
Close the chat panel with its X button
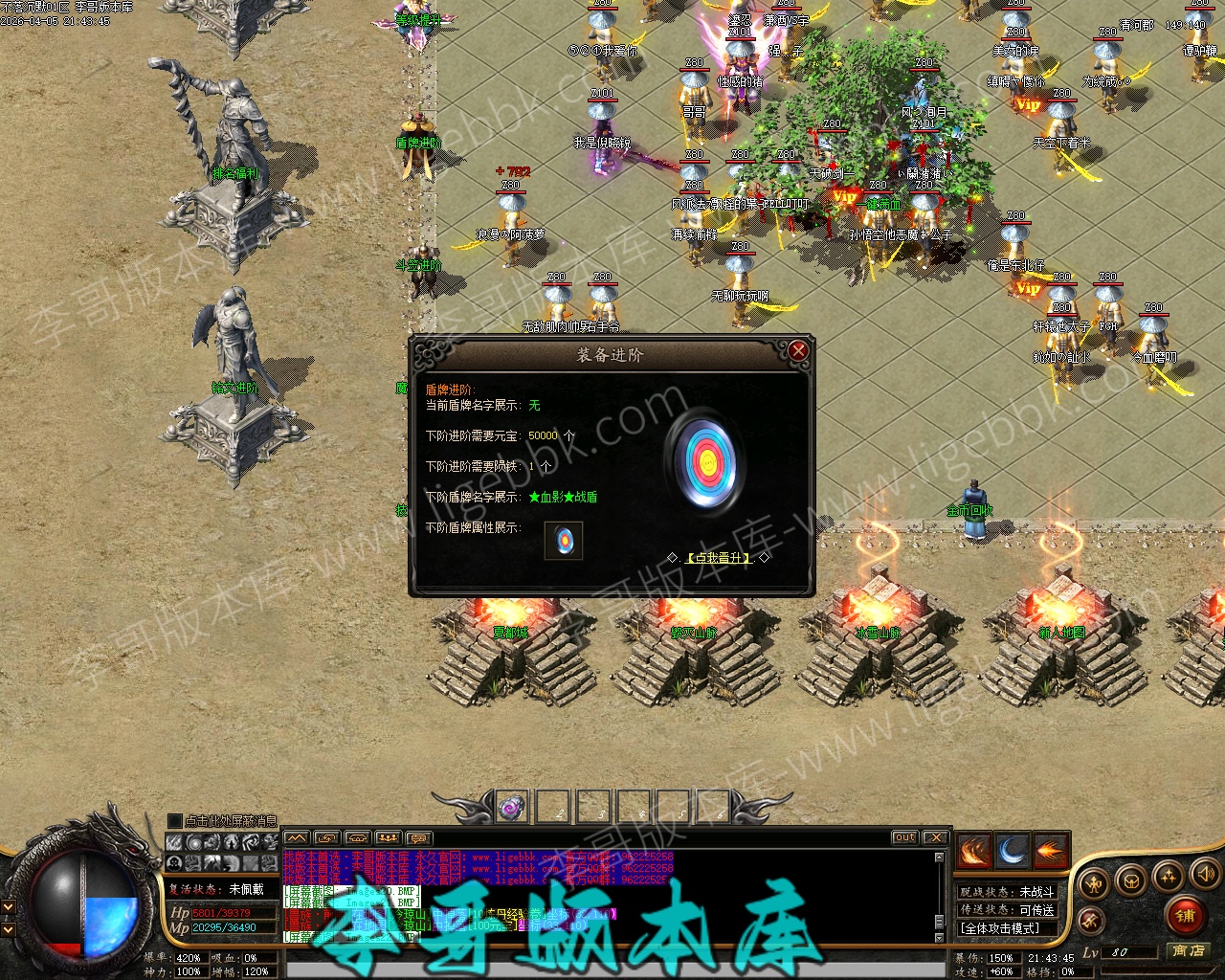tap(935, 837)
